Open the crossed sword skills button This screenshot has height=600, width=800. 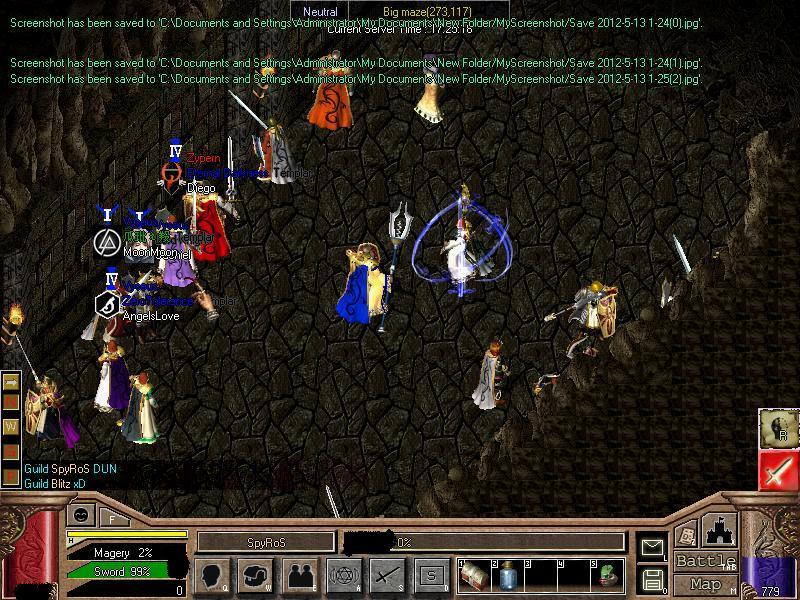pyautogui.click(x=387, y=575)
